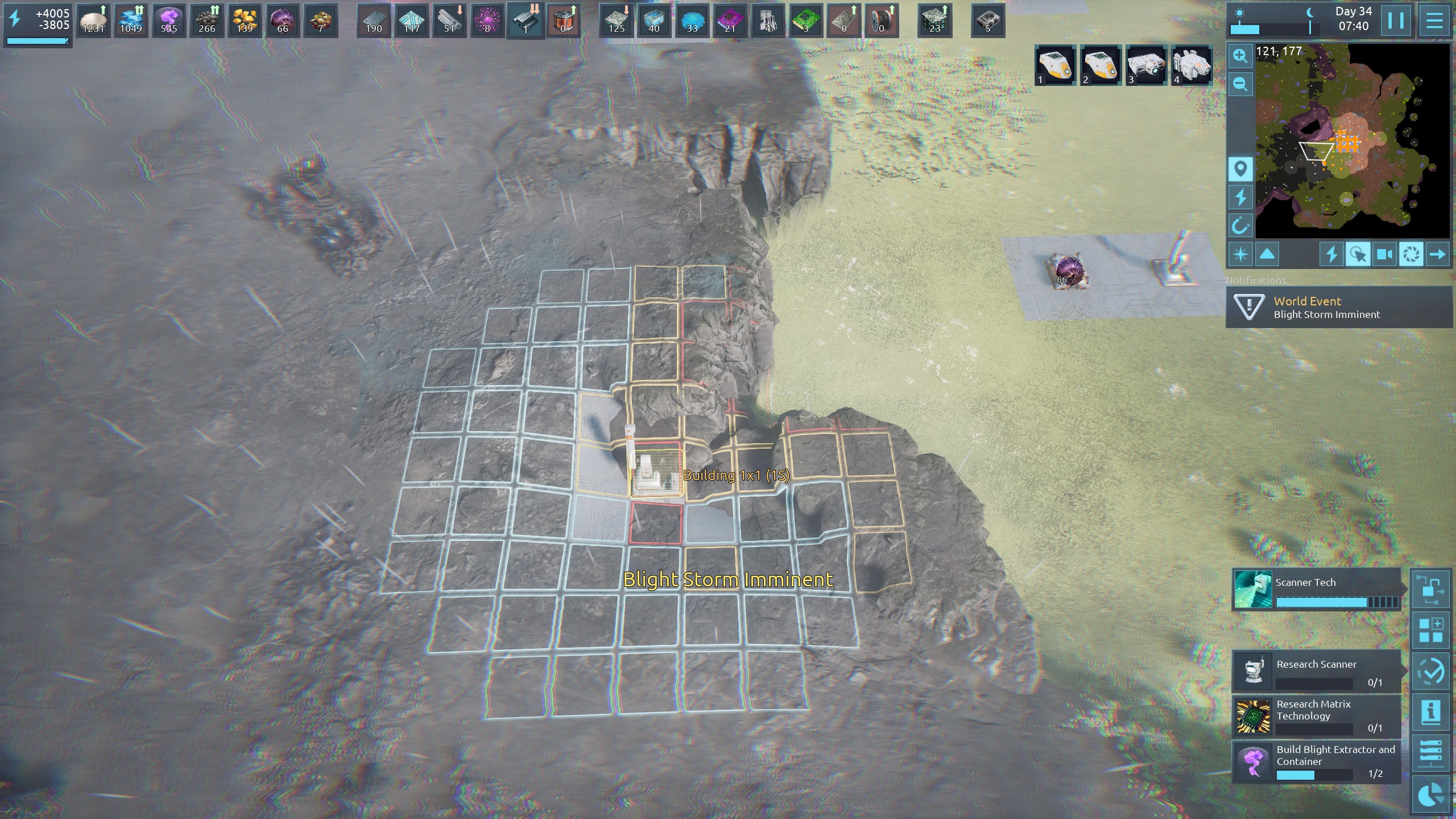The width and height of the screenshot is (1456, 819).
Task: Pause the game with the pause button
Action: (x=1395, y=21)
